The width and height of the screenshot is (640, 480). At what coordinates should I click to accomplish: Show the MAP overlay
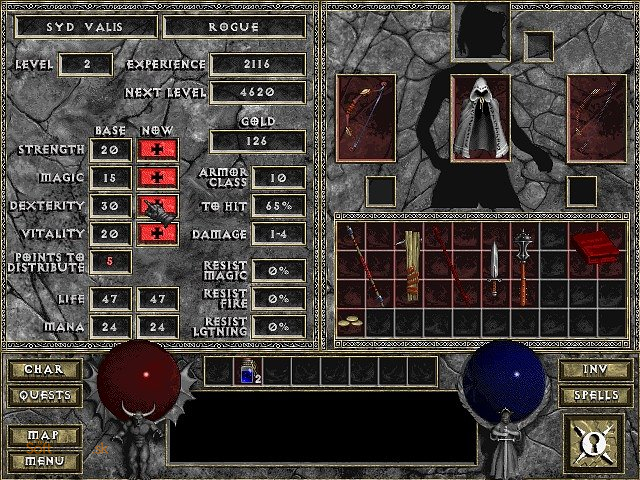[x=44, y=437]
